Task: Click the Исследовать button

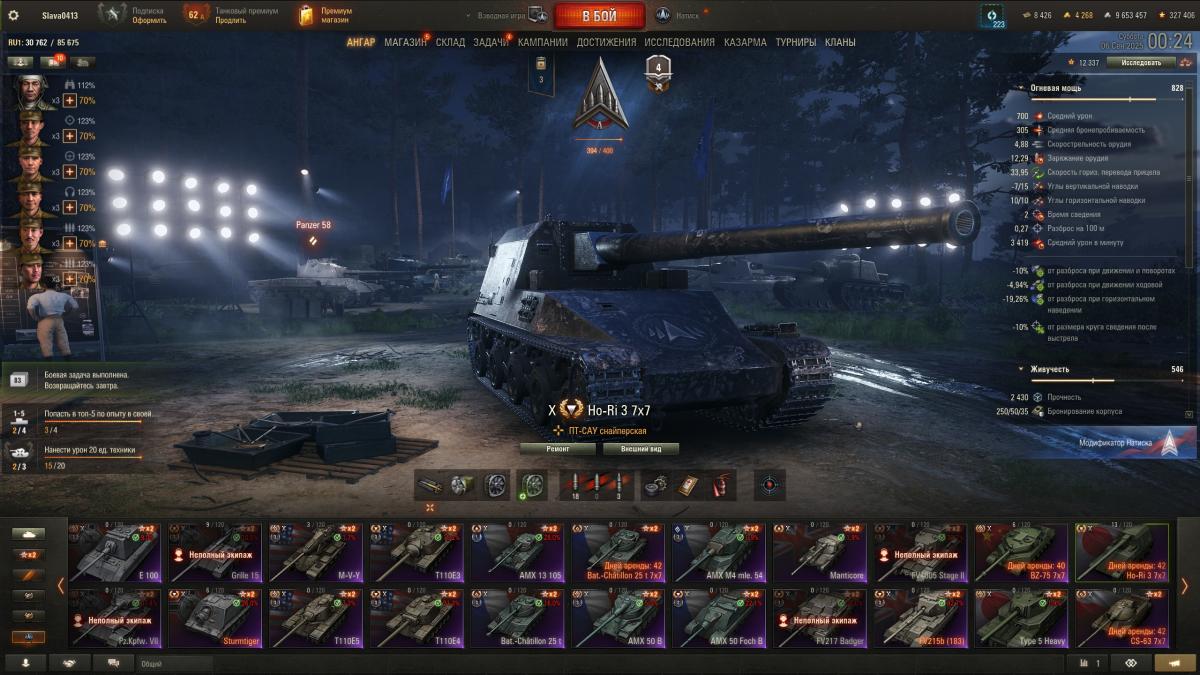Action: pos(1141,62)
